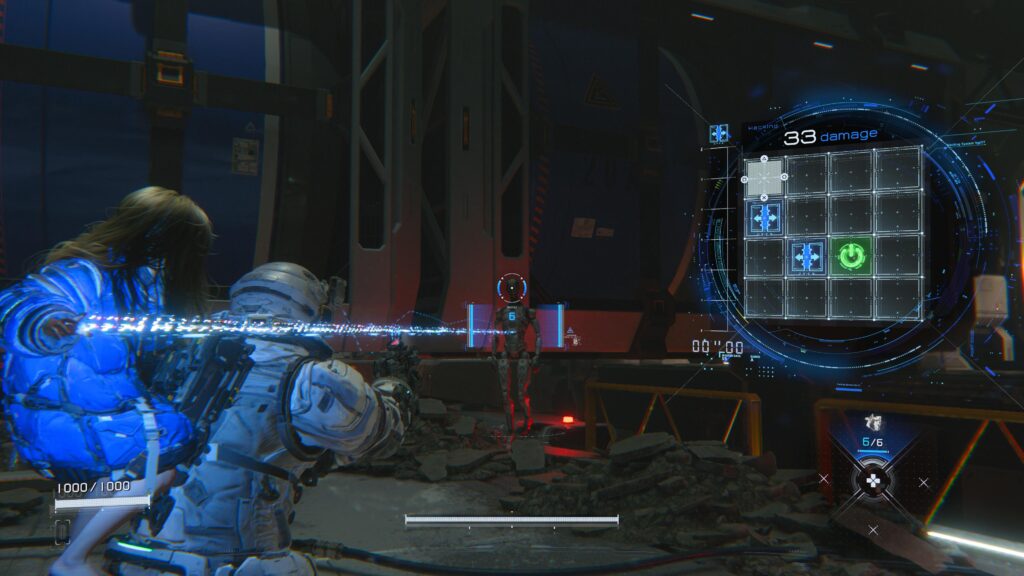Select the green power node tile
The width and height of the screenshot is (1024, 576).
[850, 257]
